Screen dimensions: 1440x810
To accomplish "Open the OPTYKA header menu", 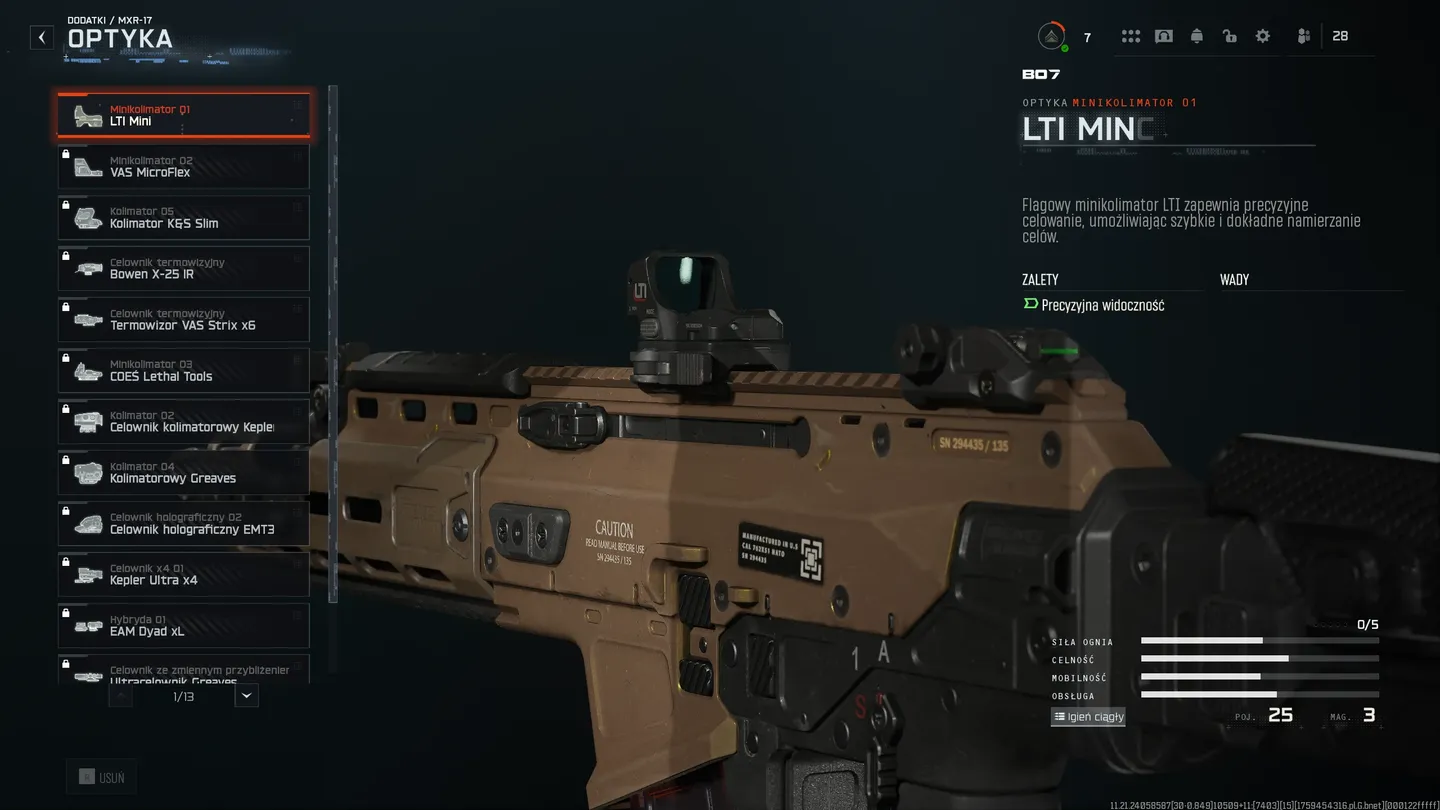I will tap(120, 39).
